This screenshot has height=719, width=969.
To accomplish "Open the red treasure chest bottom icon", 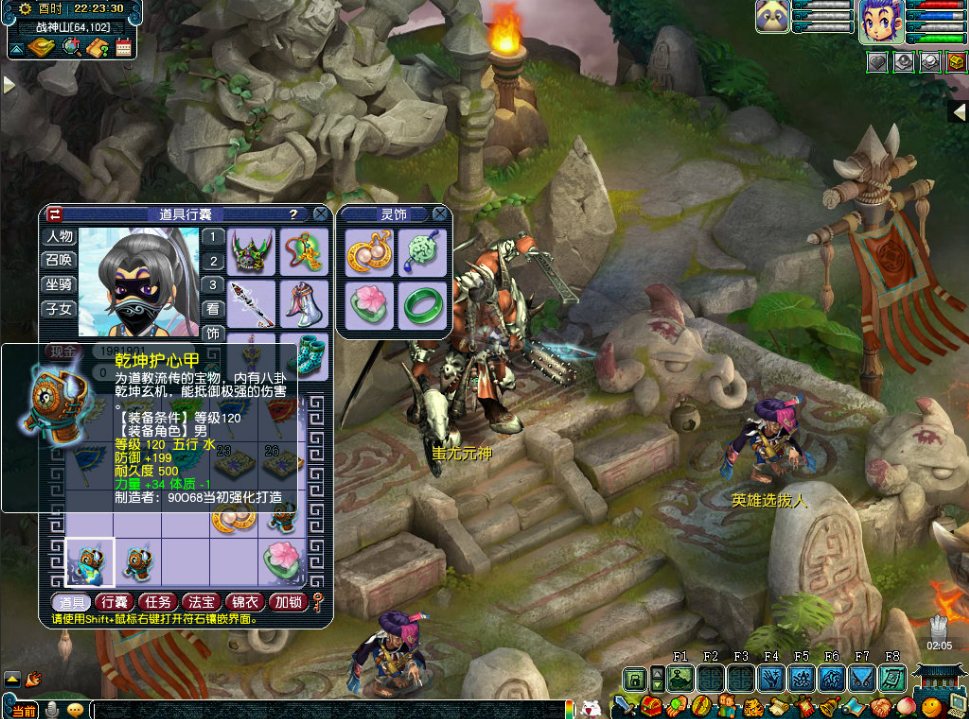I will point(651,708).
